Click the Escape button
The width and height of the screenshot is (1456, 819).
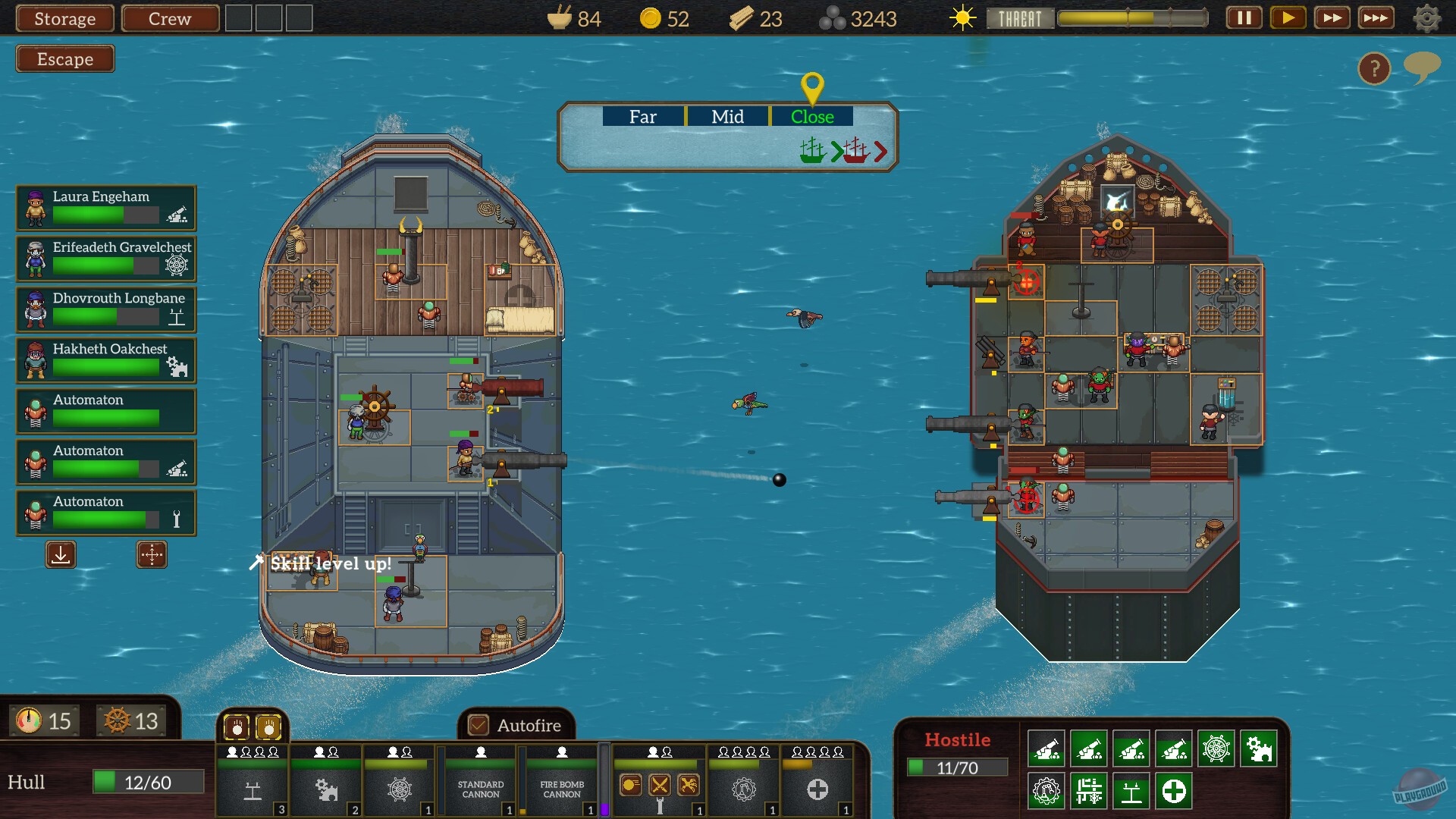64,58
